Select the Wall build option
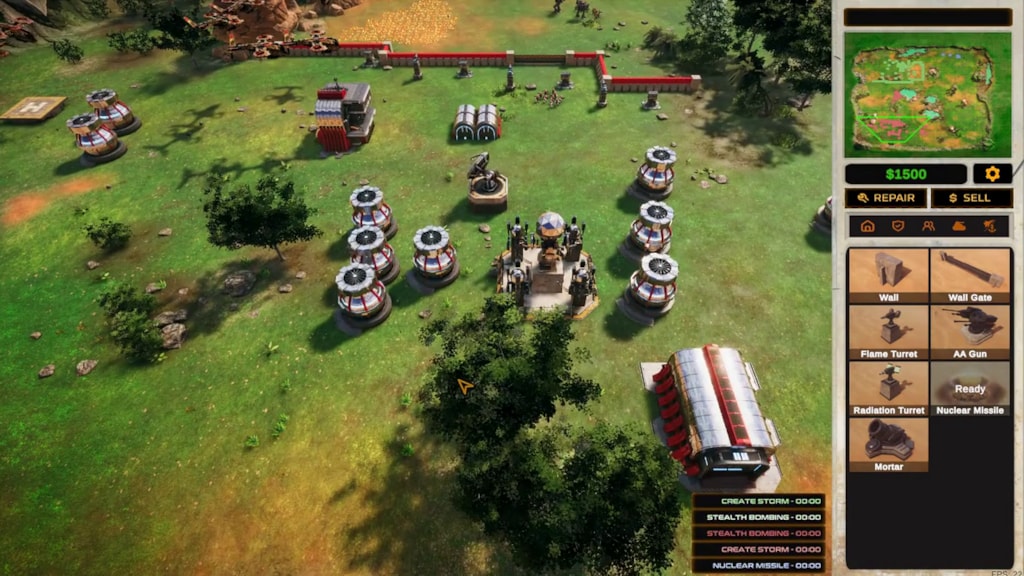 coord(888,275)
